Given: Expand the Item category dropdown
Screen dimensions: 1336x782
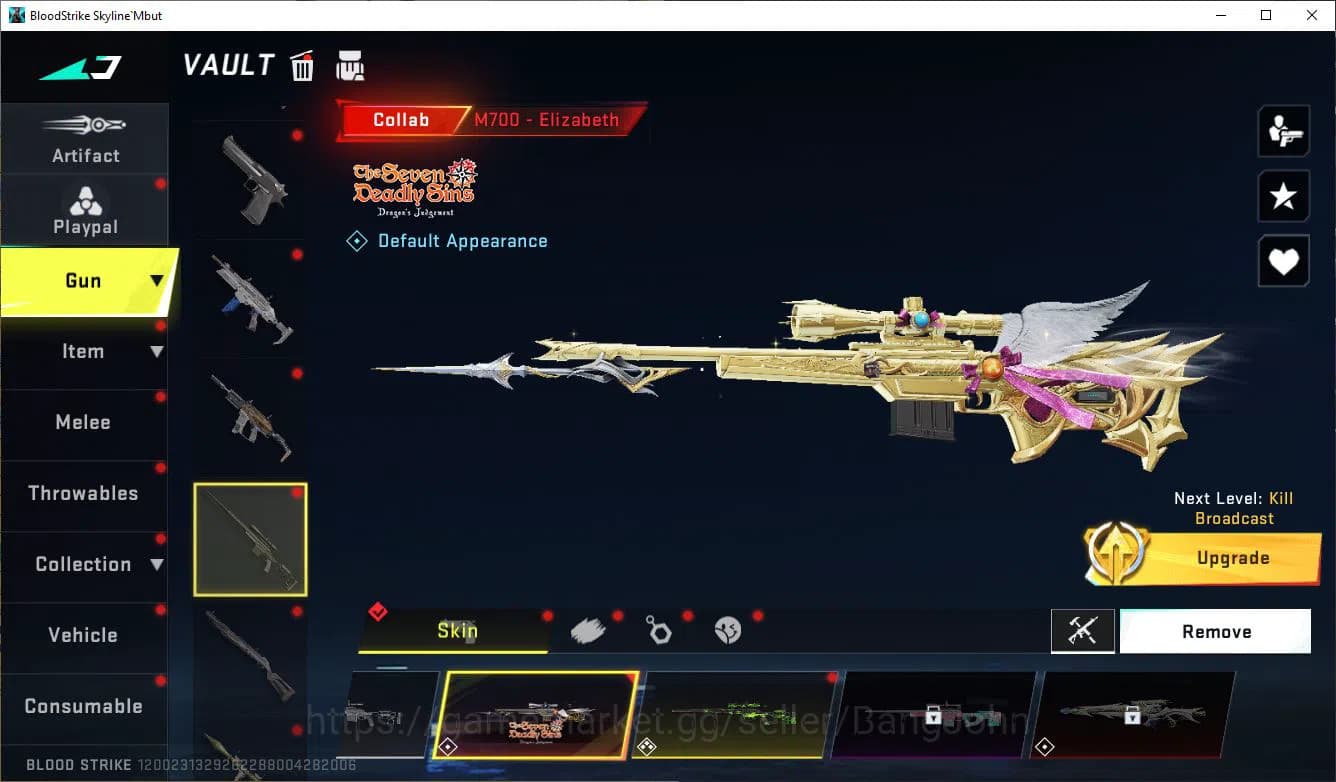Looking at the screenshot, I should click(x=155, y=352).
